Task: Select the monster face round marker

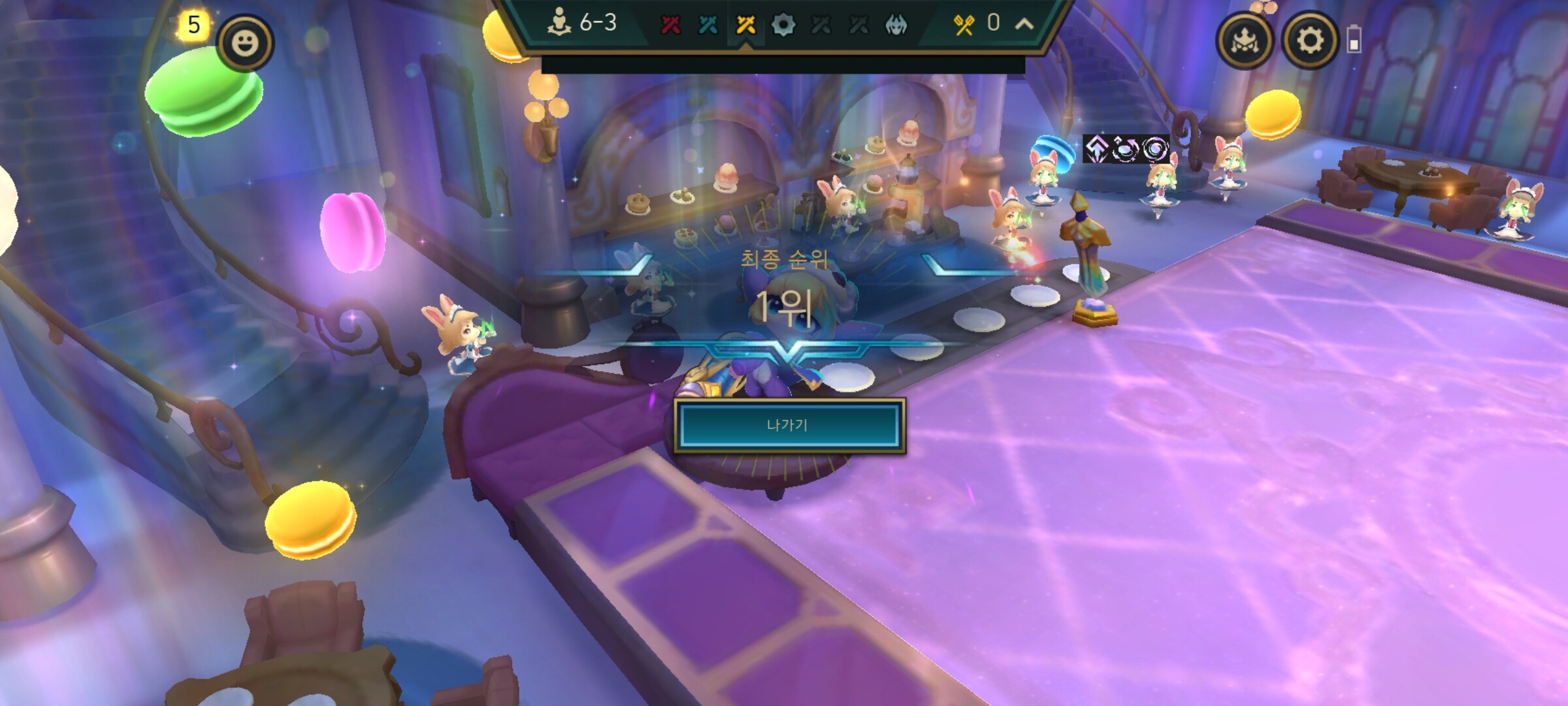Action: (x=896, y=25)
